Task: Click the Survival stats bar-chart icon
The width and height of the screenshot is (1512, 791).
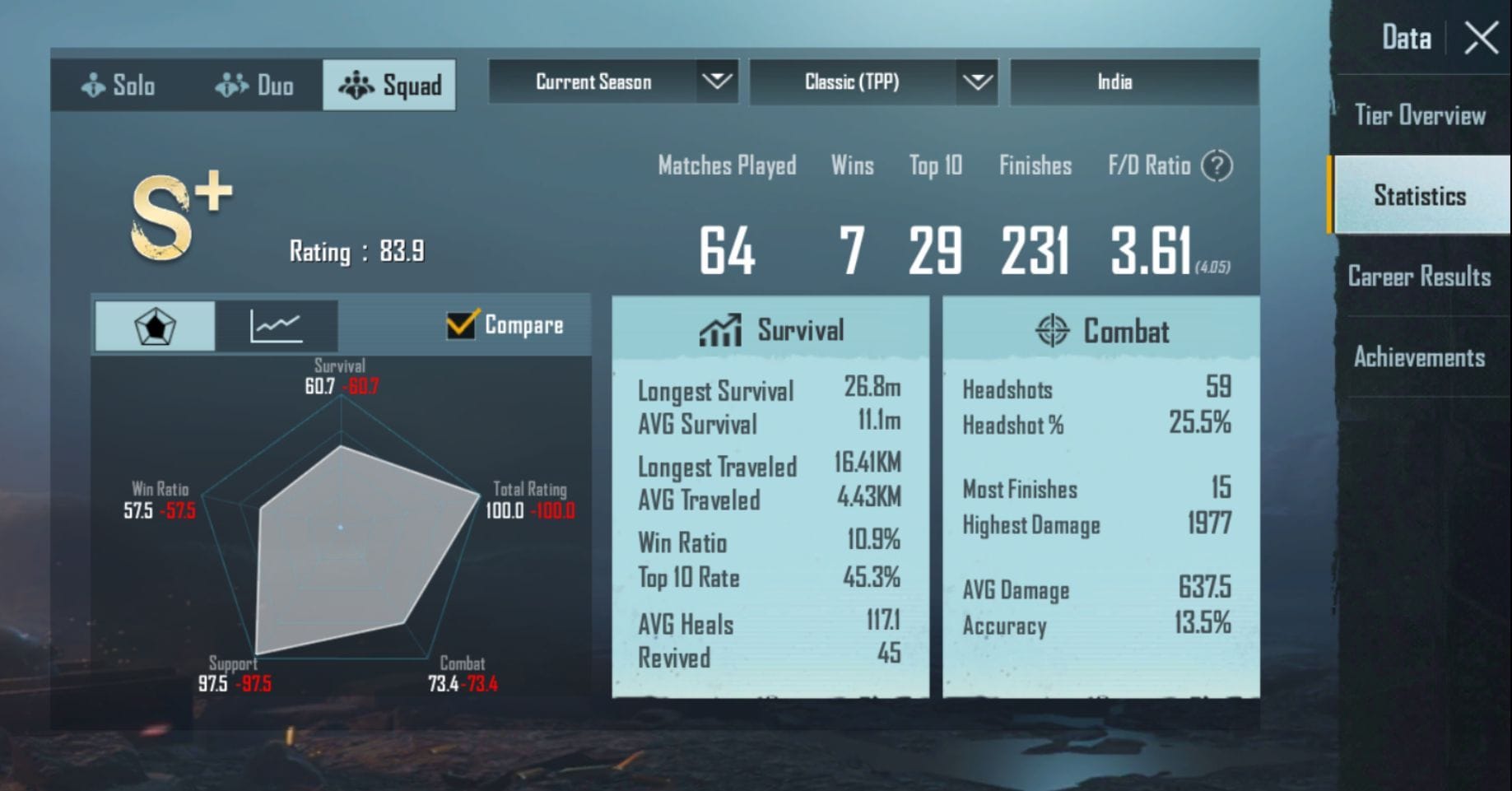Action: (x=720, y=329)
